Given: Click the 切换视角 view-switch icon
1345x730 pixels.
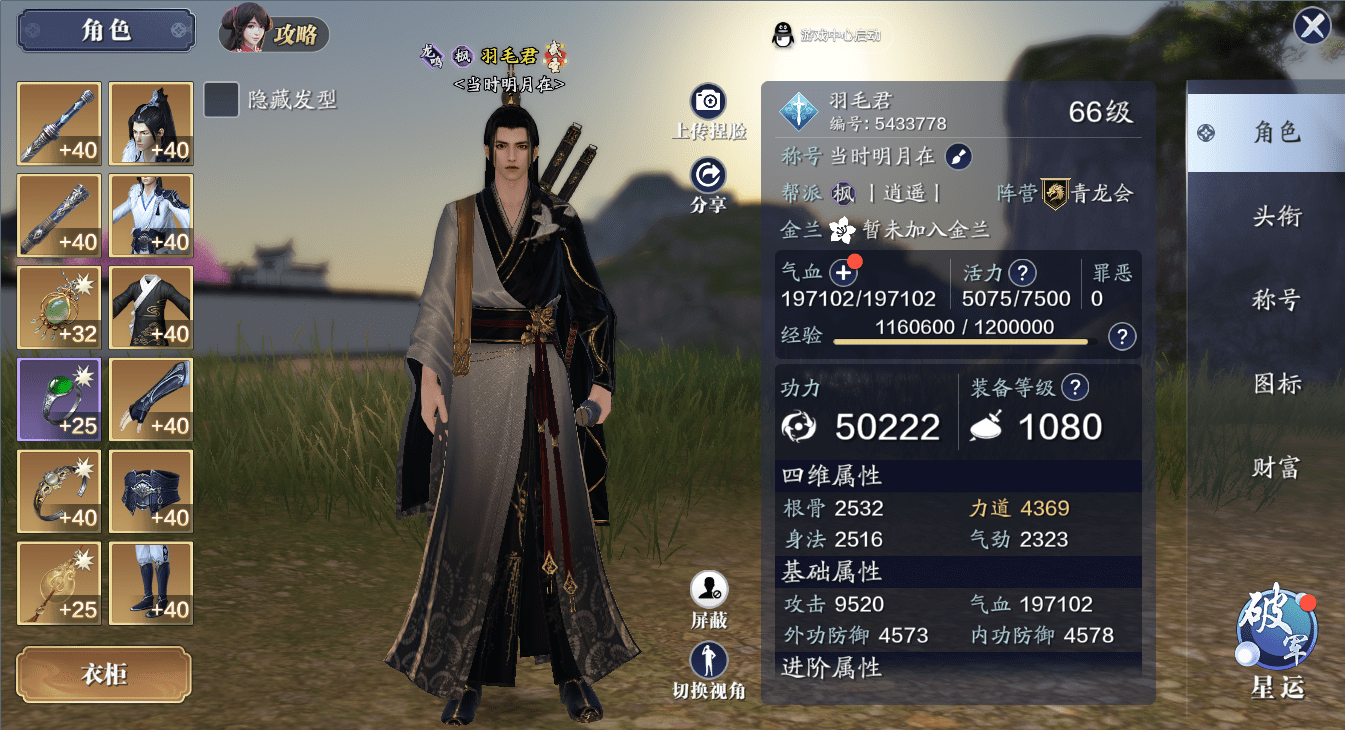Looking at the screenshot, I should [708, 660].
